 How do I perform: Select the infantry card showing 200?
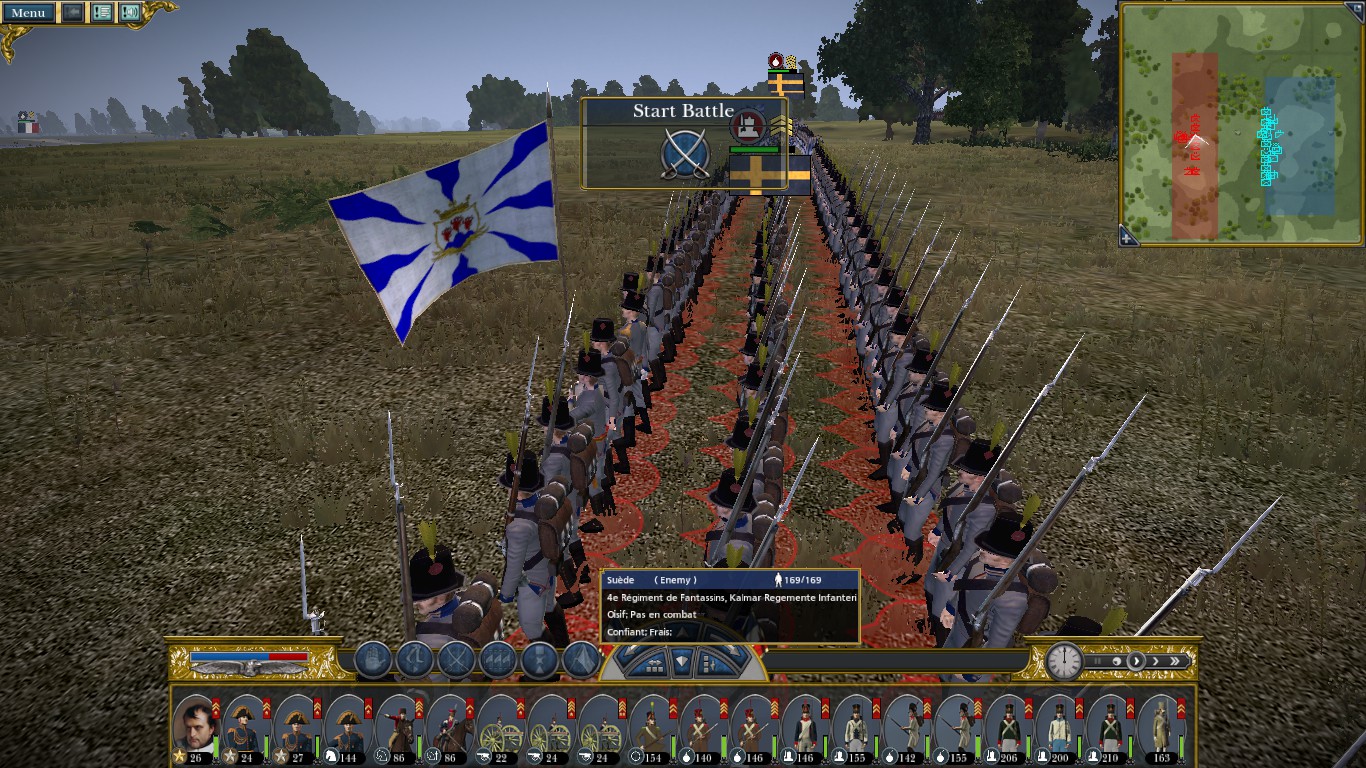pos(1059,724)
